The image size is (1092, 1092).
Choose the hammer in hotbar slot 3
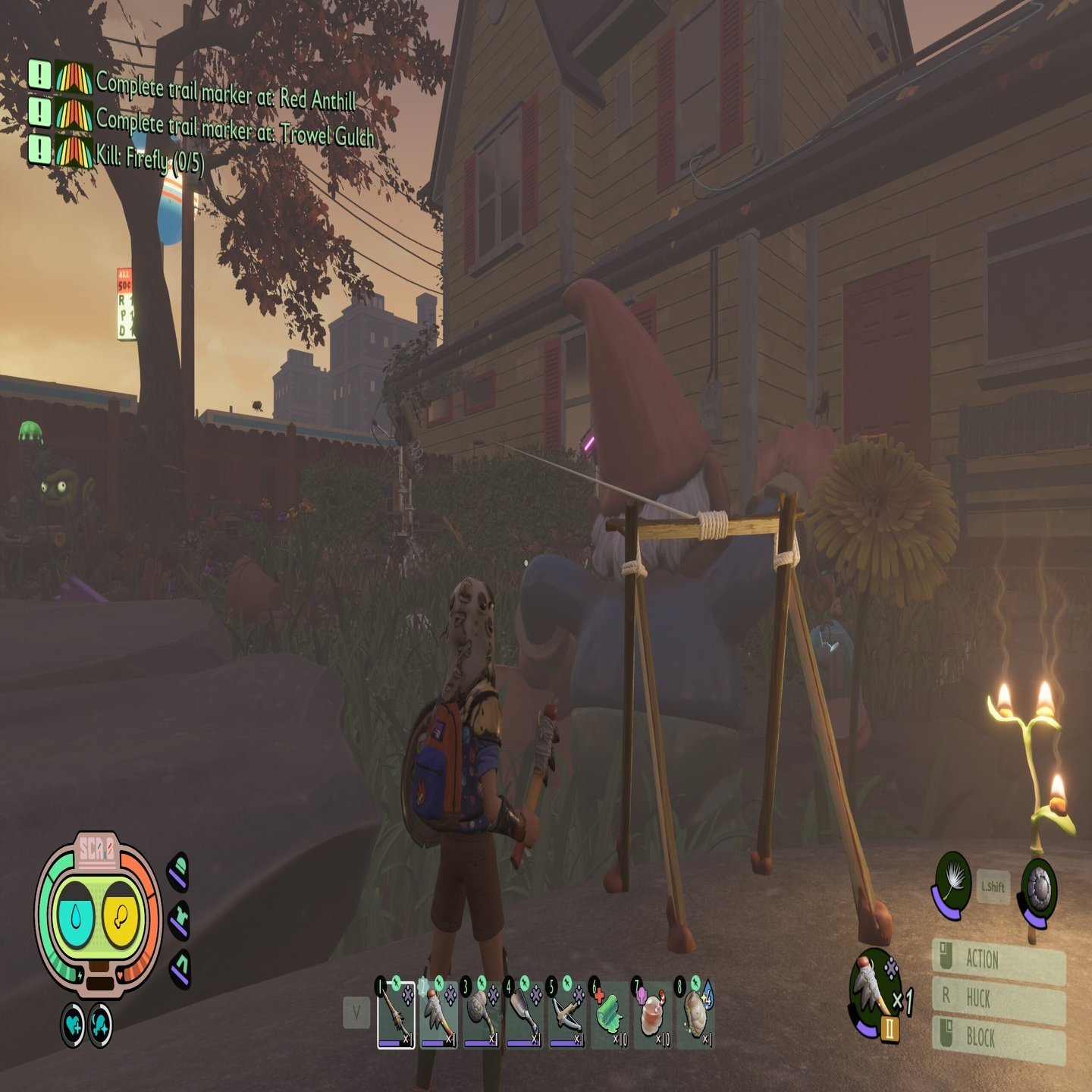coord(482,1012)
